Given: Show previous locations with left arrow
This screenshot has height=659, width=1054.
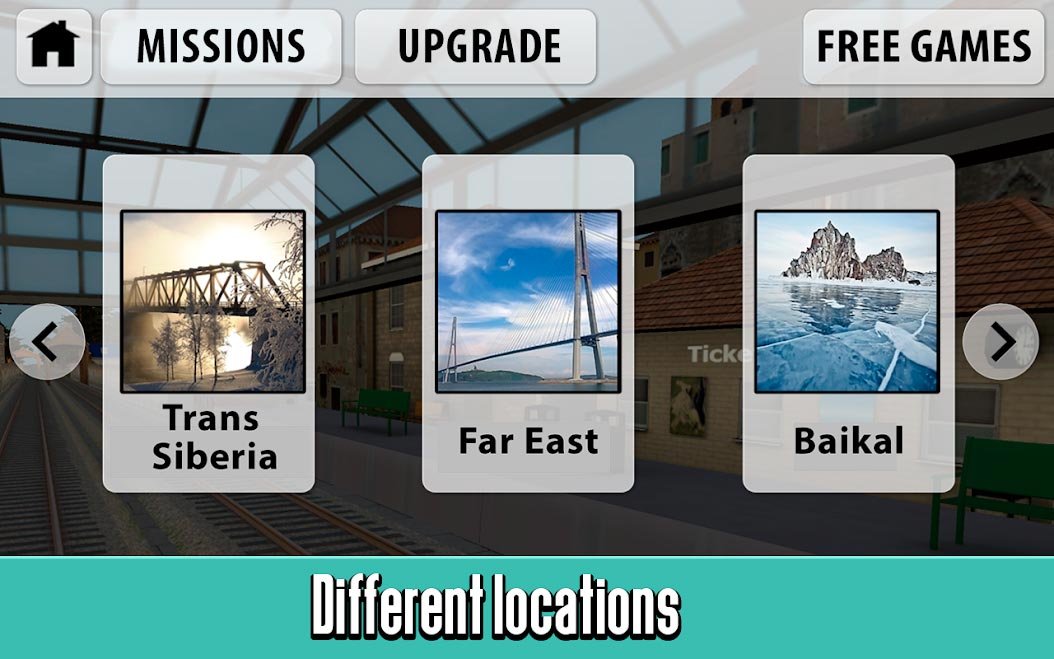Looking at the screenshot, I should pos(46,343).
